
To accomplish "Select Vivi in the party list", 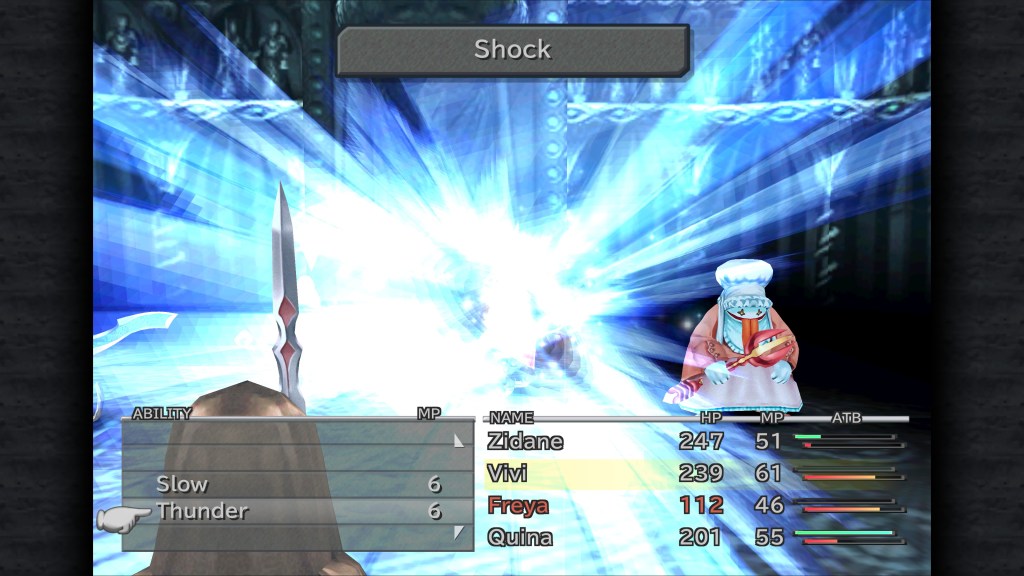I will click(x=507, y=473).
